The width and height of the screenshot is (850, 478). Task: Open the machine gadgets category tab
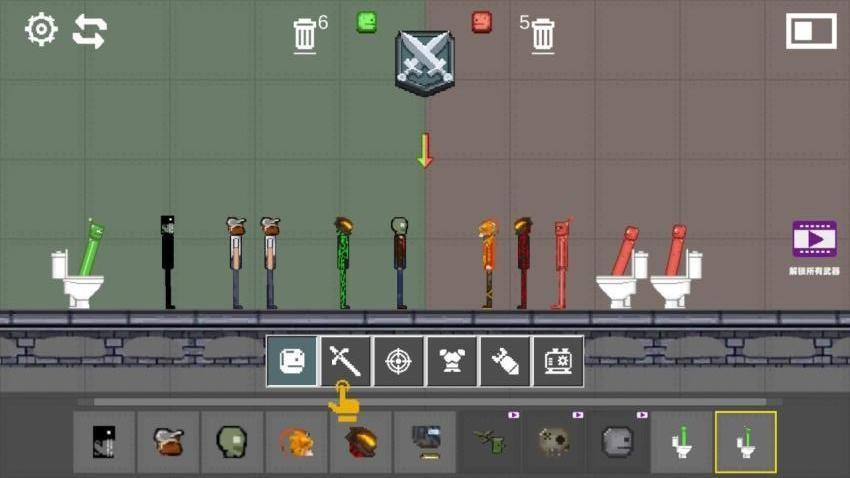click(x=557, y=361)
